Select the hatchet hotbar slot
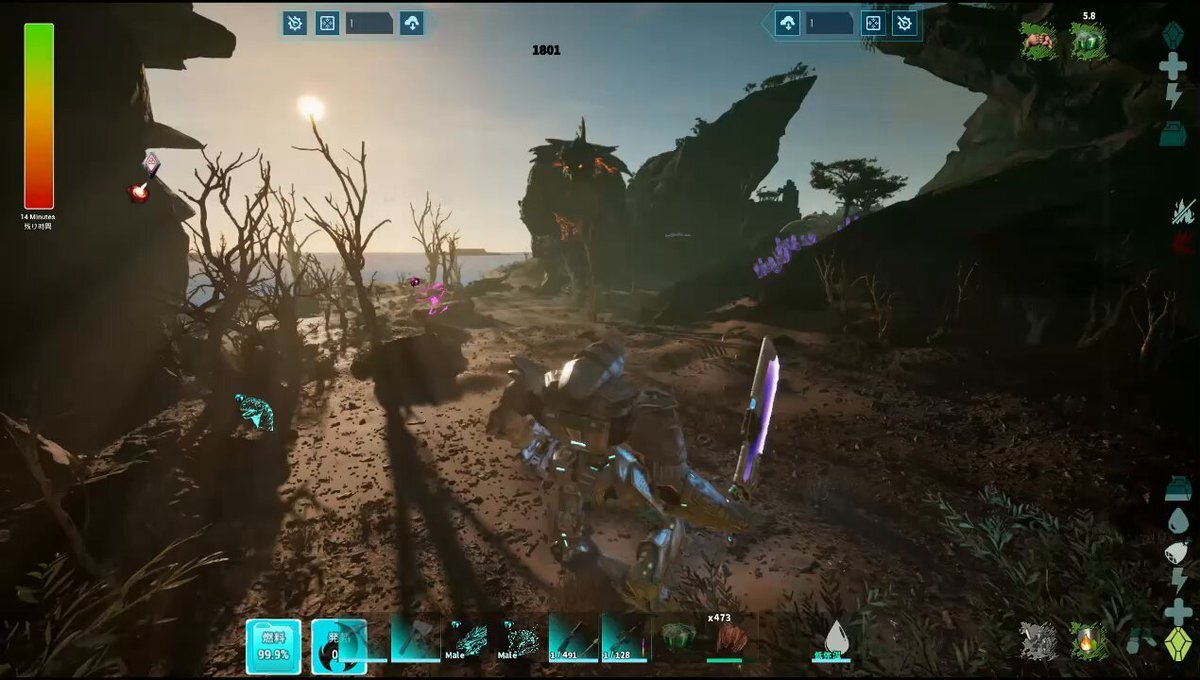The image size is (1200, 680). tap(415, 638)
